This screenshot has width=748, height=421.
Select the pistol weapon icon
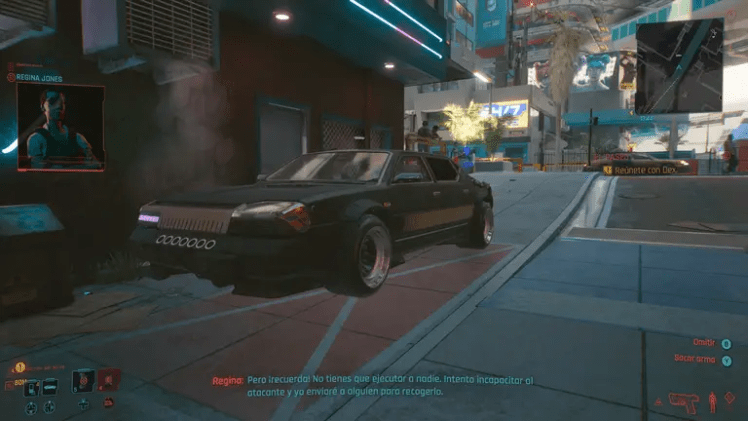(x=683, y=402)
